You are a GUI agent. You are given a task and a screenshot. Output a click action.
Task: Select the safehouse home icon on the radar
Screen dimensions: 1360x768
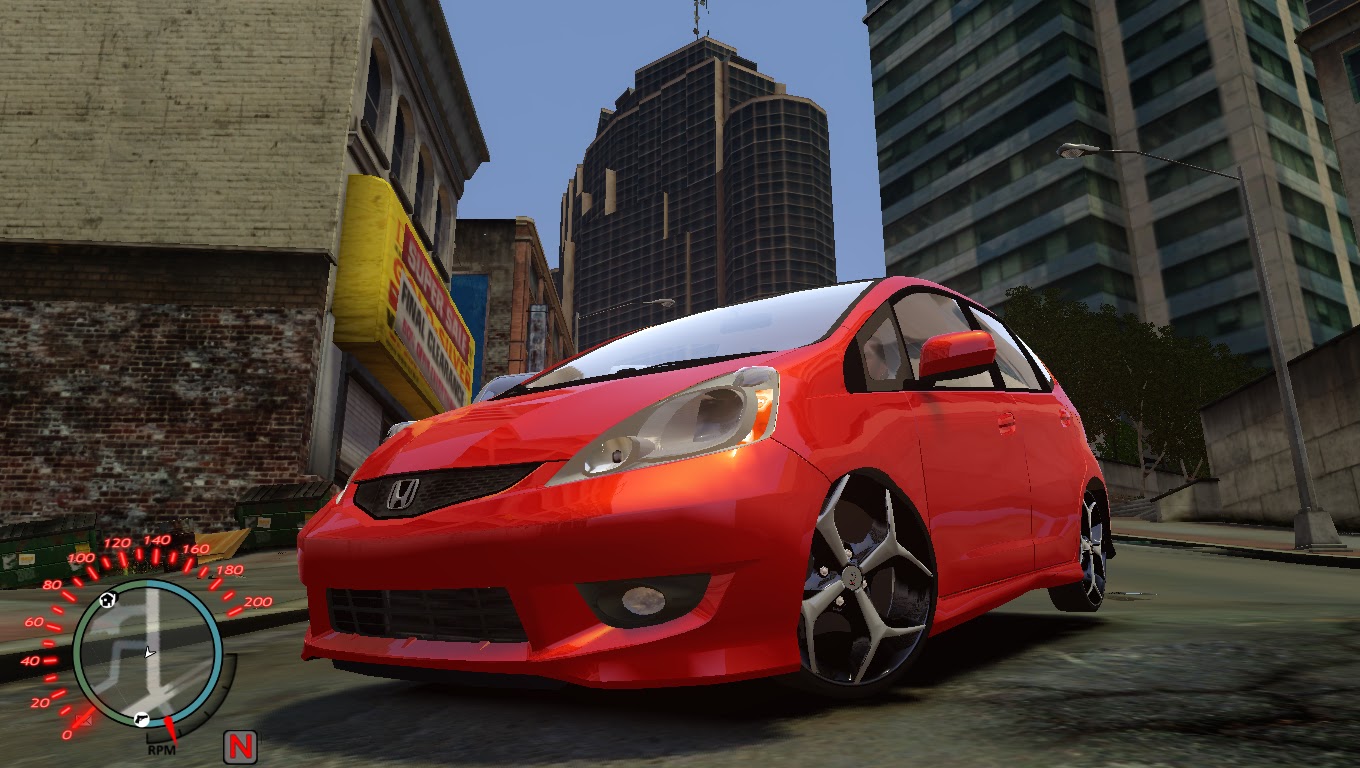pyautogui.click(x=106, y=600)
